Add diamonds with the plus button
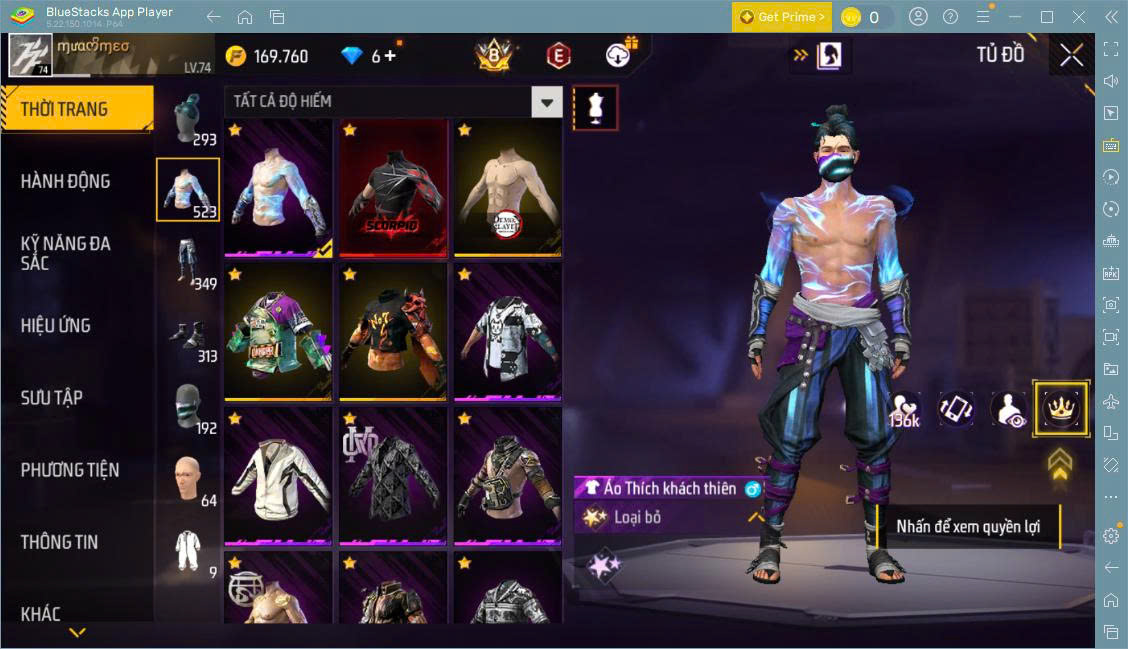 click(x=390, y=56)
